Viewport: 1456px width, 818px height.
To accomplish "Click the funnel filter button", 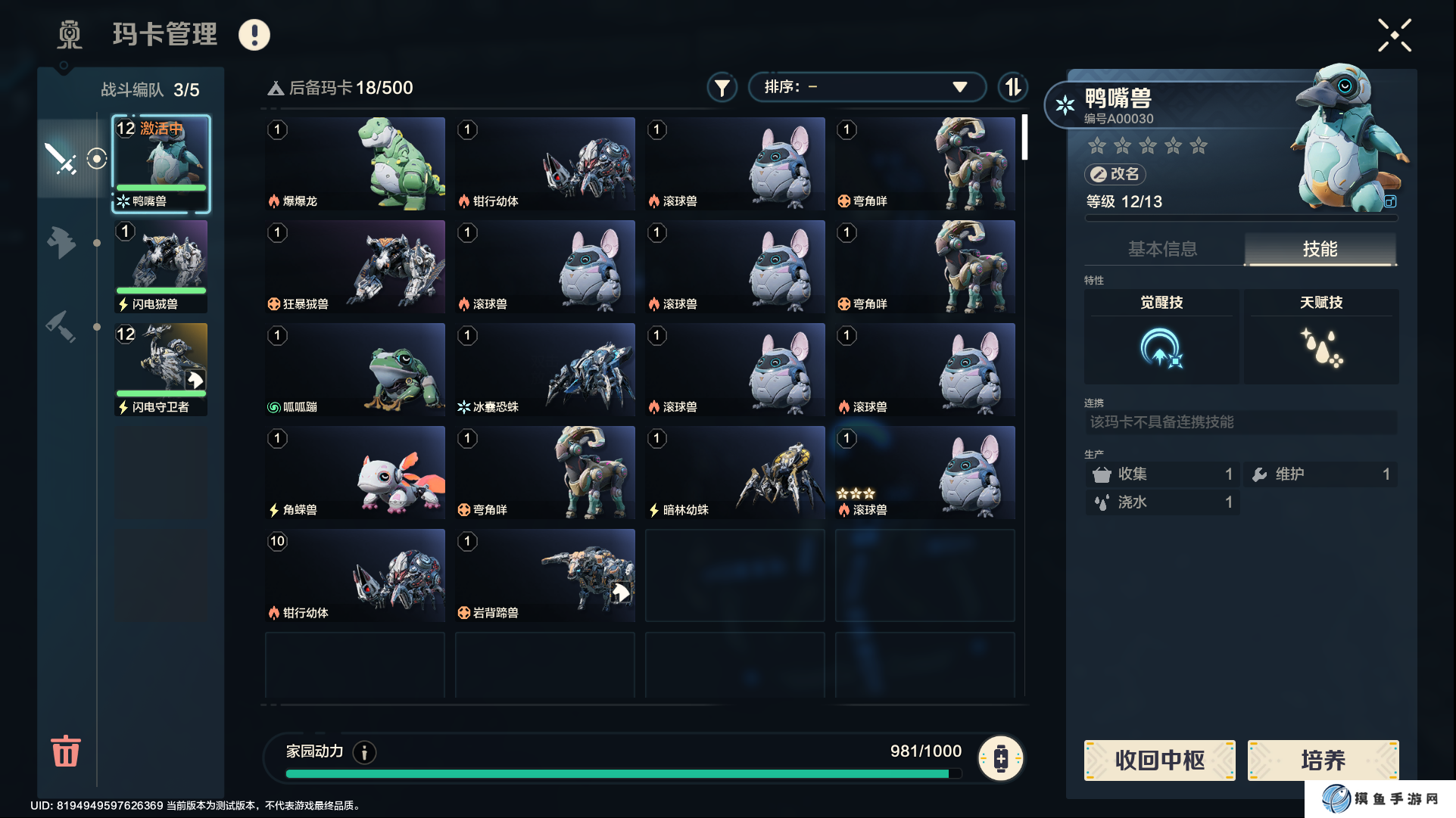I will click(x=722, y=88).
